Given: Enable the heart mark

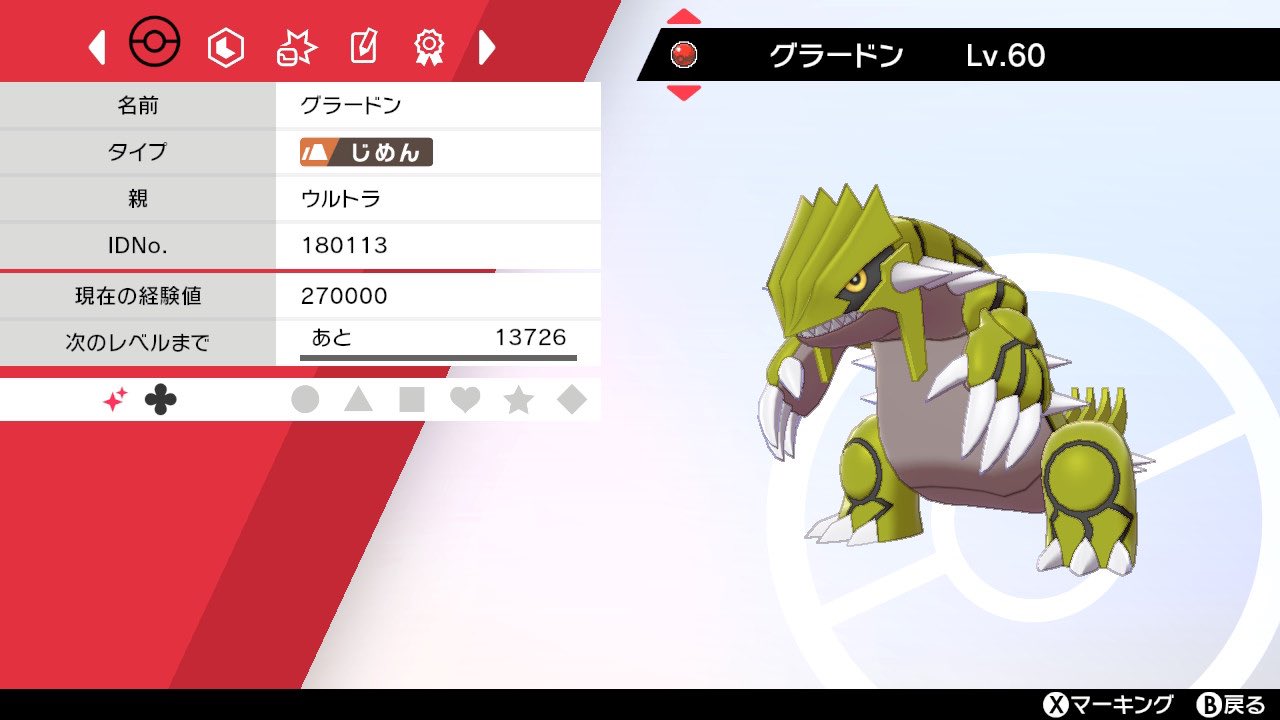Looking at the screenshot, I should pos(464,397).
